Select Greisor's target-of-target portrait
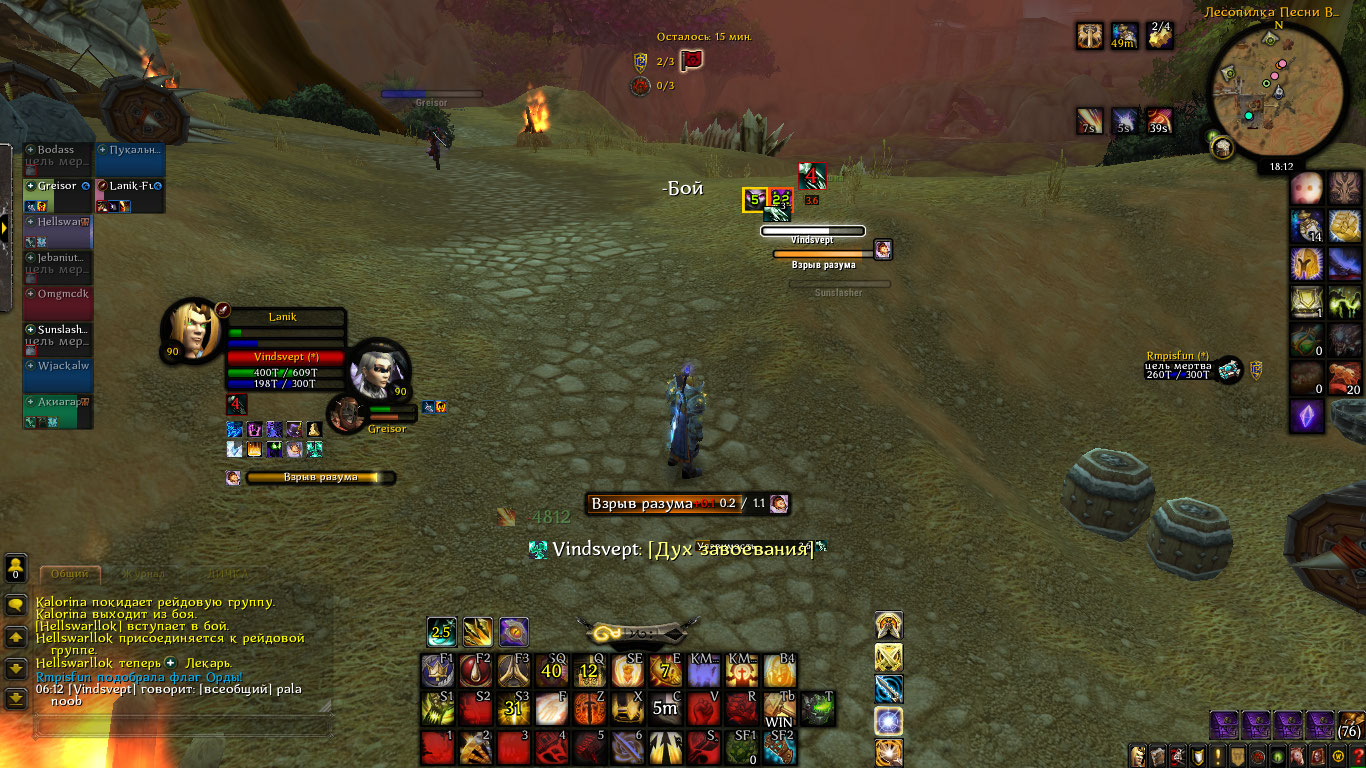 click(348, 413)
